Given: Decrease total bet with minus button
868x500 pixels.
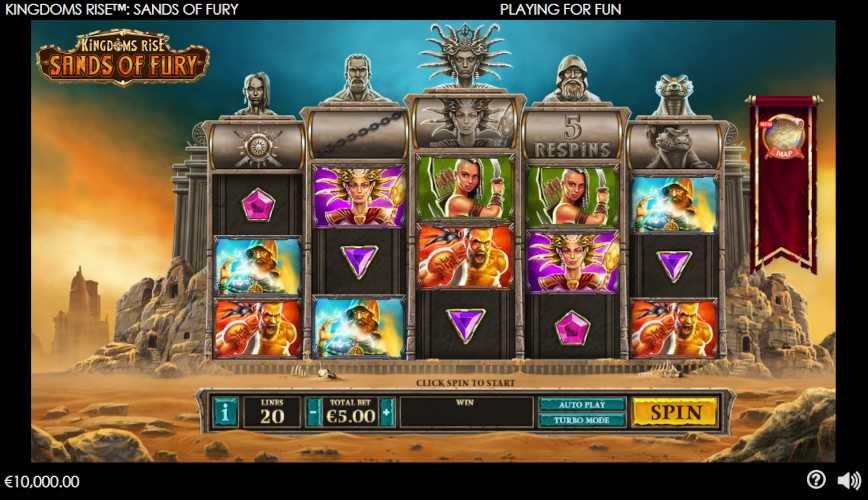Looking at the screenshot, I should [x=314, y=412].
